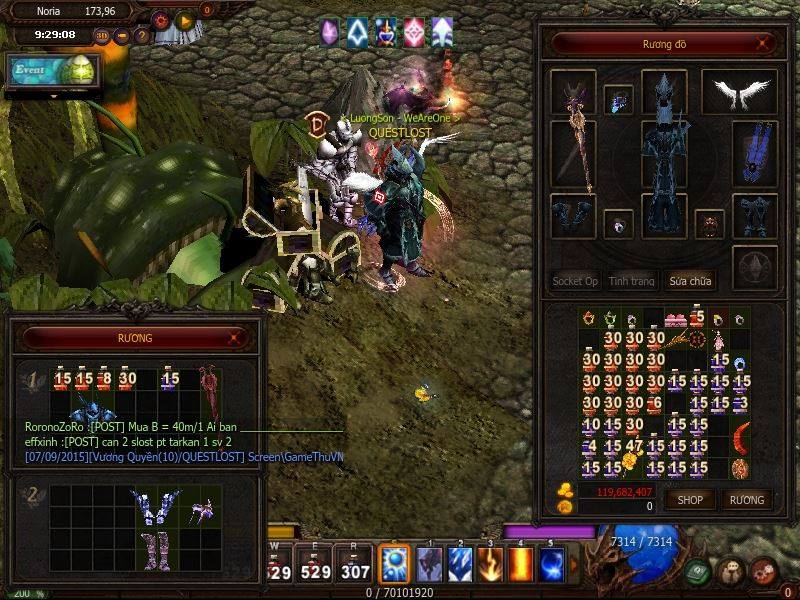Close the Rương đồ inventory panel
The height and width of the screenshot is (600, 800).
(766, 44)
